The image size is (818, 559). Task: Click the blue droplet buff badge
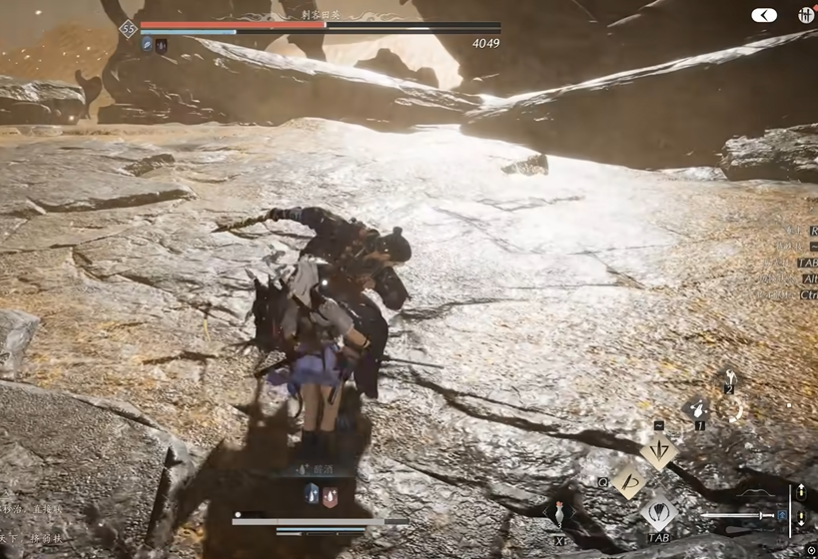point(312,493)
